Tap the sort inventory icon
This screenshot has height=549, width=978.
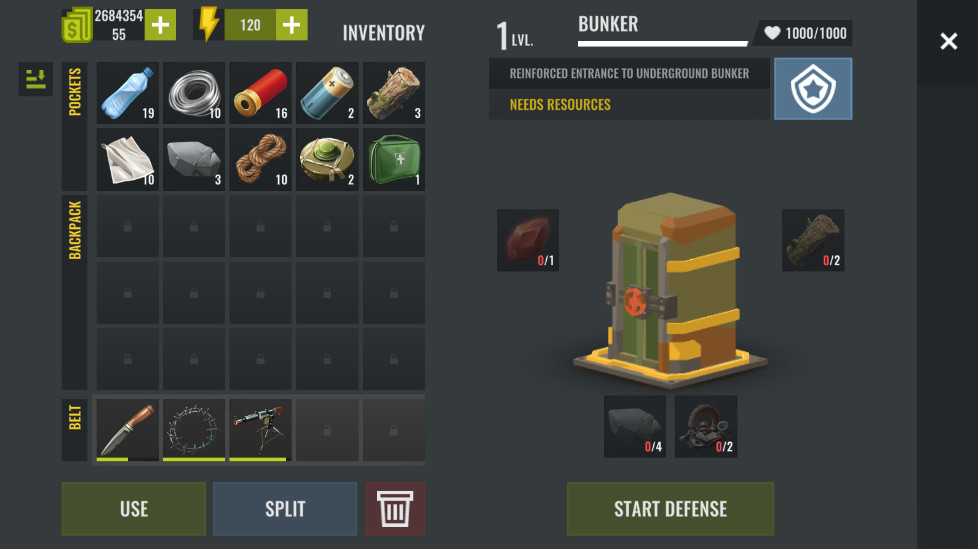pos(36,80)
